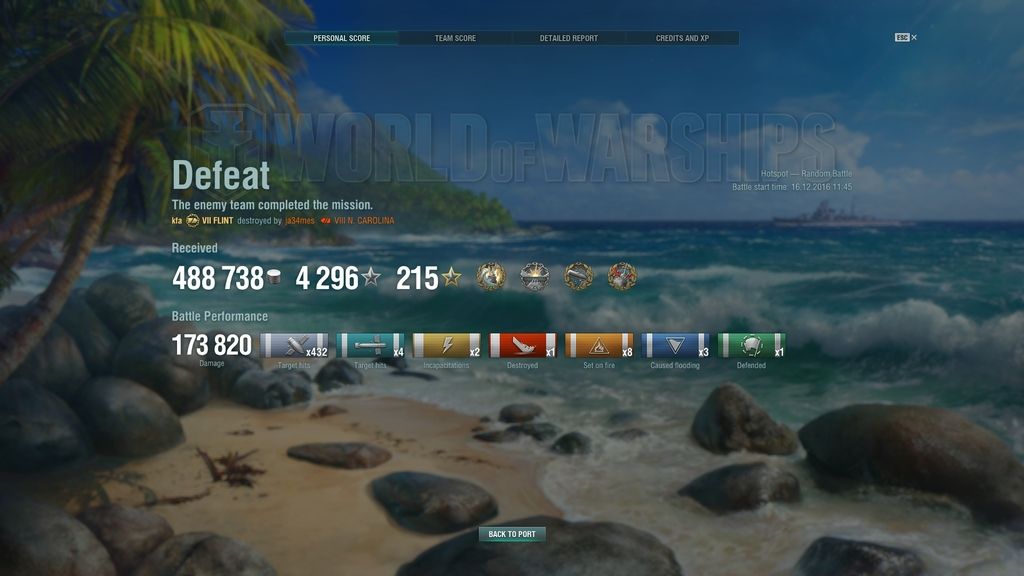Screen dimensions: 1024x576
Task: Select the orange Set on fire ribbon
Action: pyautogui.click(x=599, y=346)
